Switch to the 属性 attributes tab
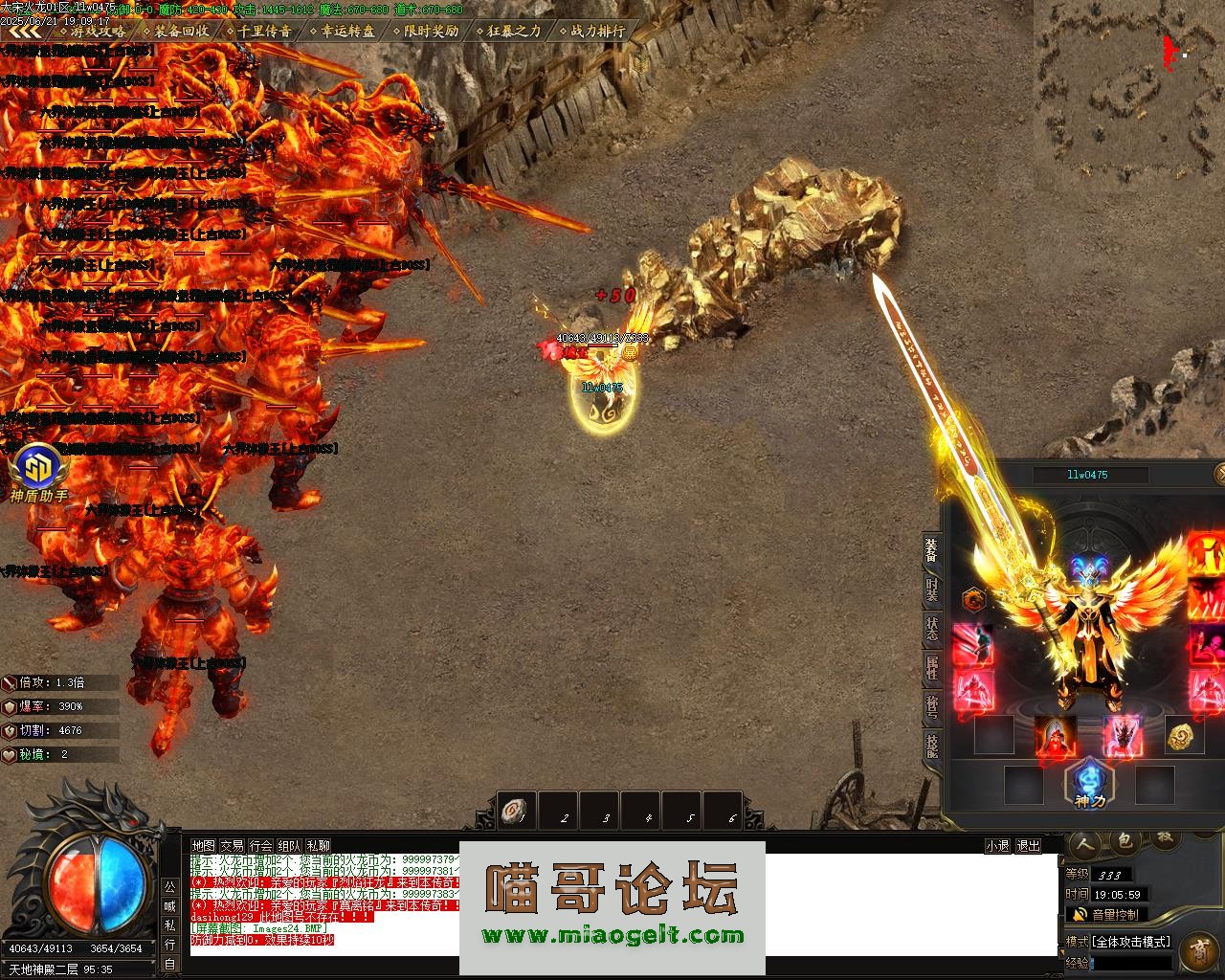The height and width of the screenshot is (980, 1225). pyautogui.click(x=931, y=667)
